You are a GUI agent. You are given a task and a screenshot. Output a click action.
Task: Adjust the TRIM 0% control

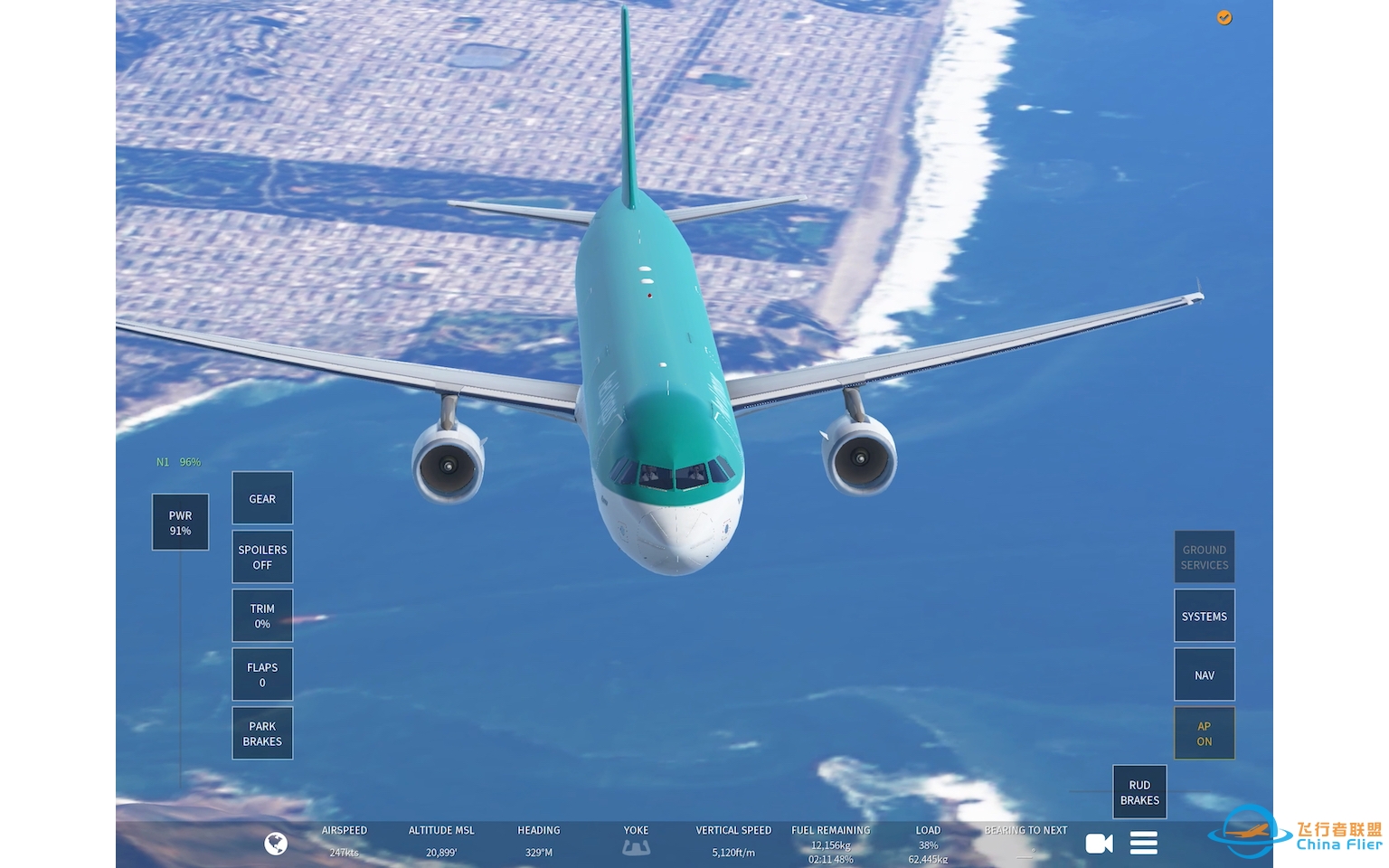tap(262, 616)
